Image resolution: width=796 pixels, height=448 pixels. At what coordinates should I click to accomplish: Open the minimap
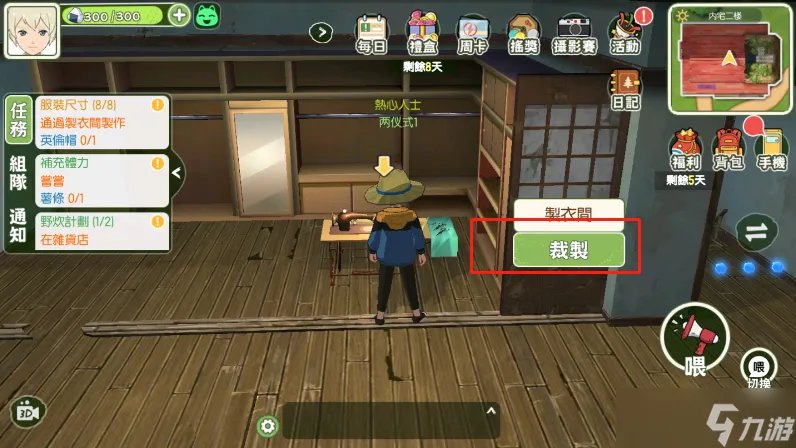click(730, 56)
